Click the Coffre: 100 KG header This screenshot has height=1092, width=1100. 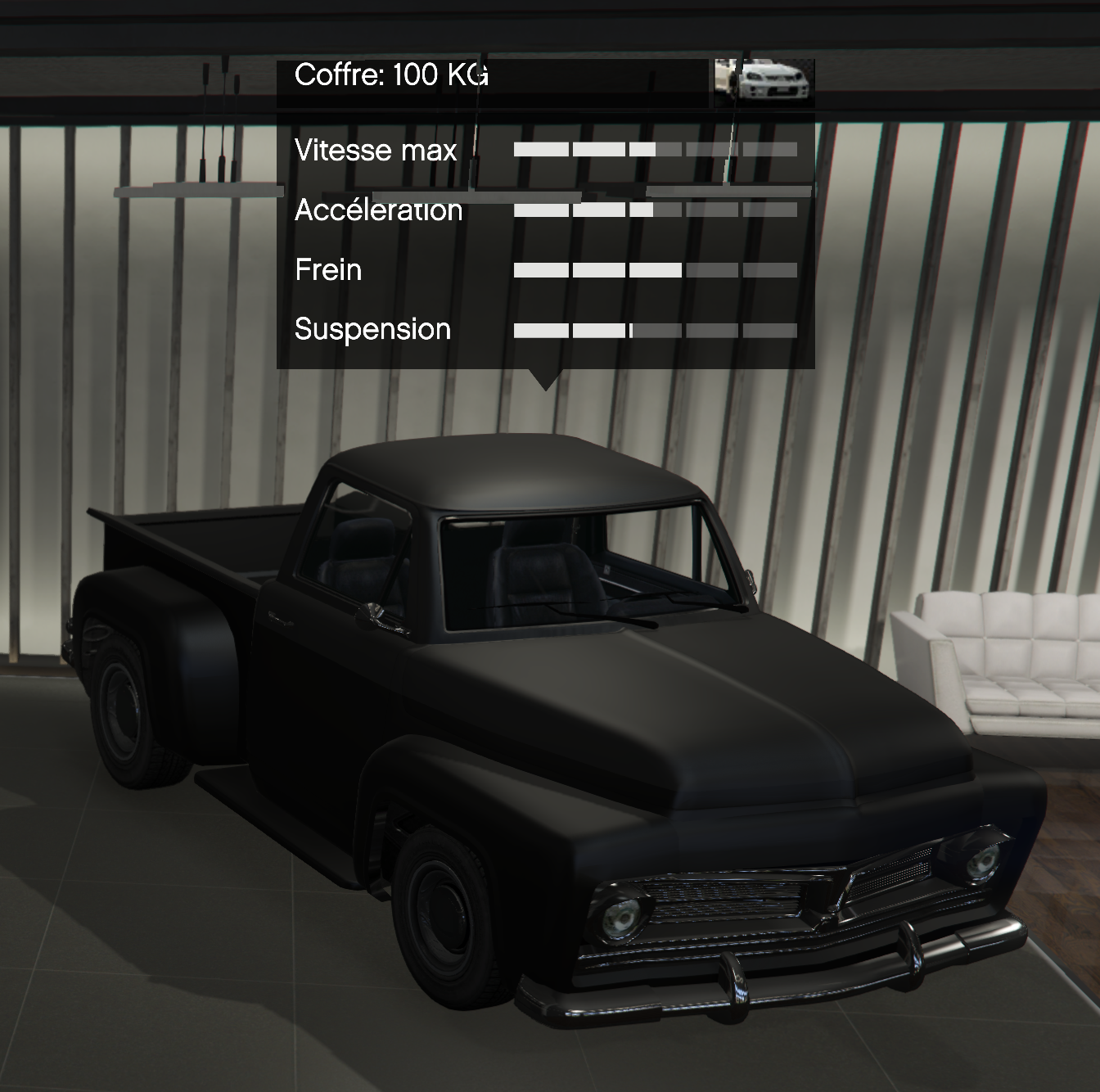click(391, 76)
